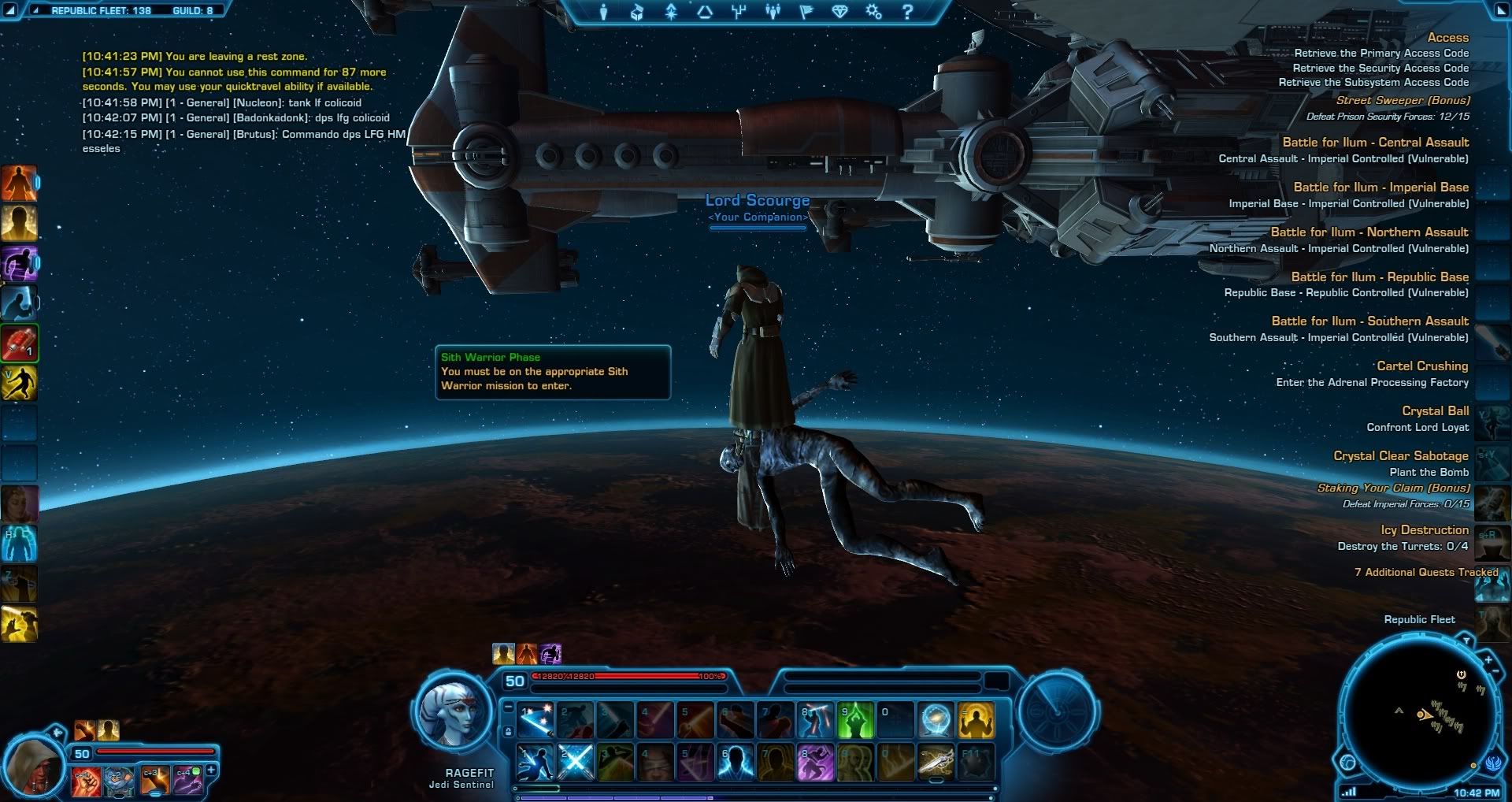Zoom out the minimap with the minus button

1495,671
